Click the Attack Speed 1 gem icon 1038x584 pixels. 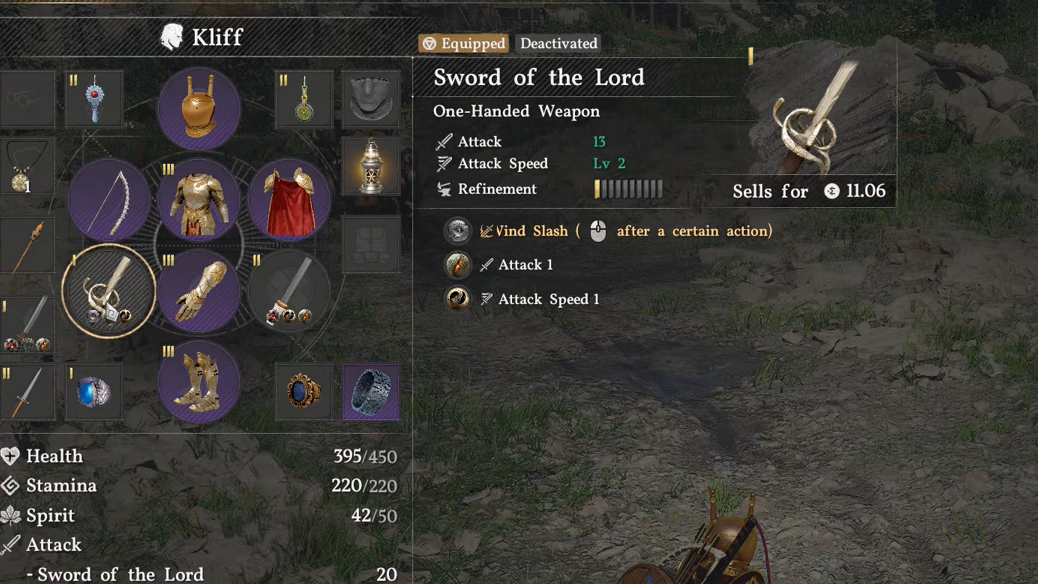point(458,299)
